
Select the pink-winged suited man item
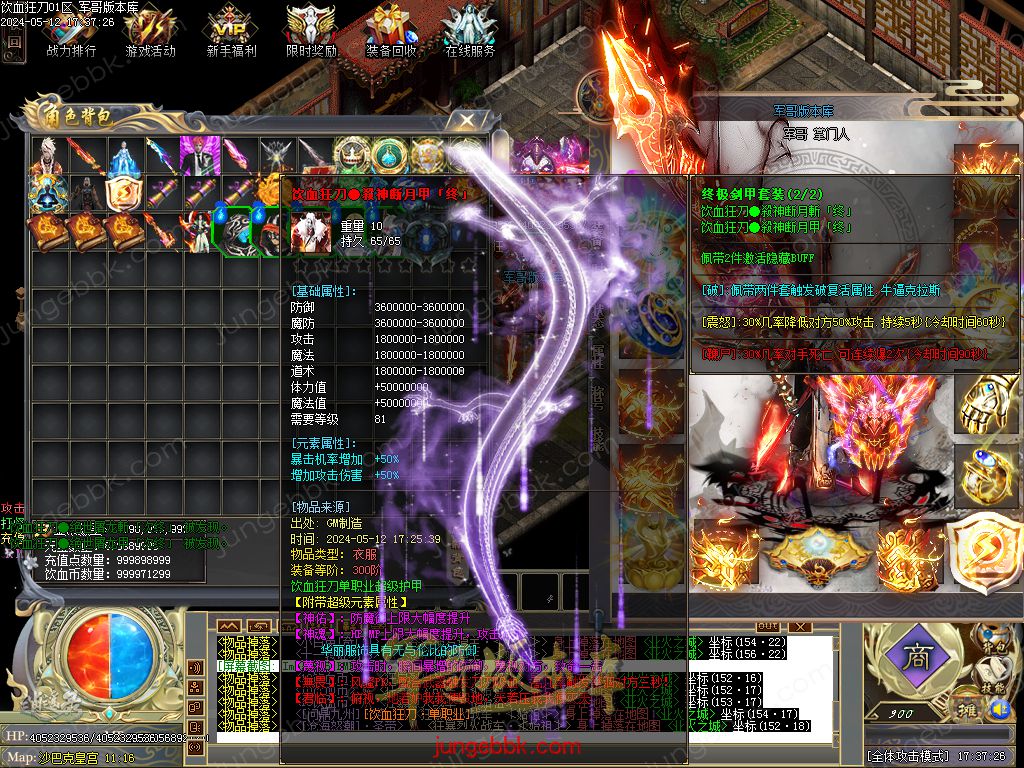coord(200,156)
